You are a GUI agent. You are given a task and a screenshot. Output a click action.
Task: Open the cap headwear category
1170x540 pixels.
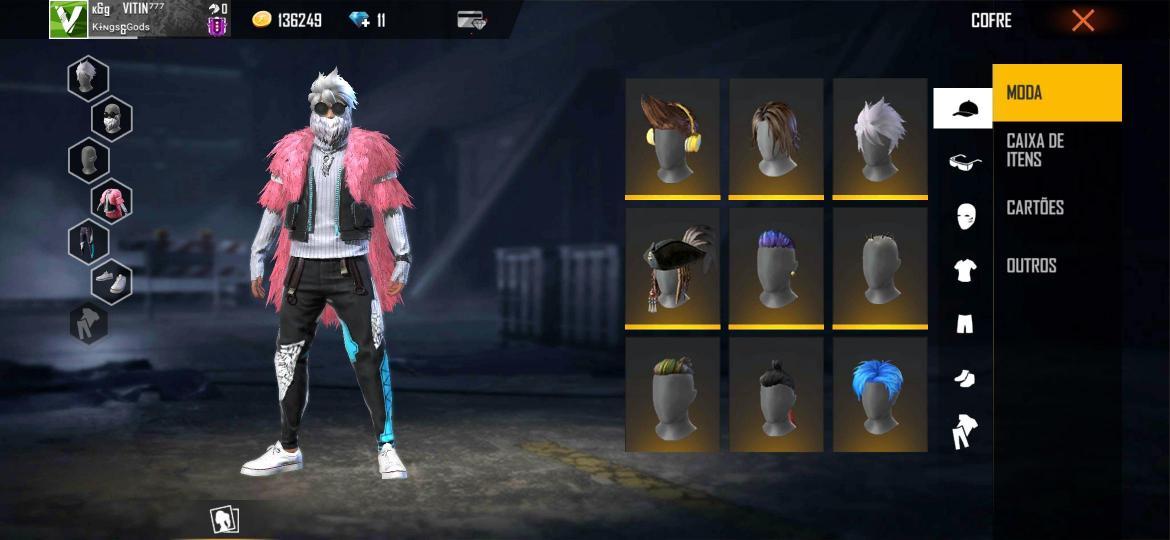click(964, 109)
